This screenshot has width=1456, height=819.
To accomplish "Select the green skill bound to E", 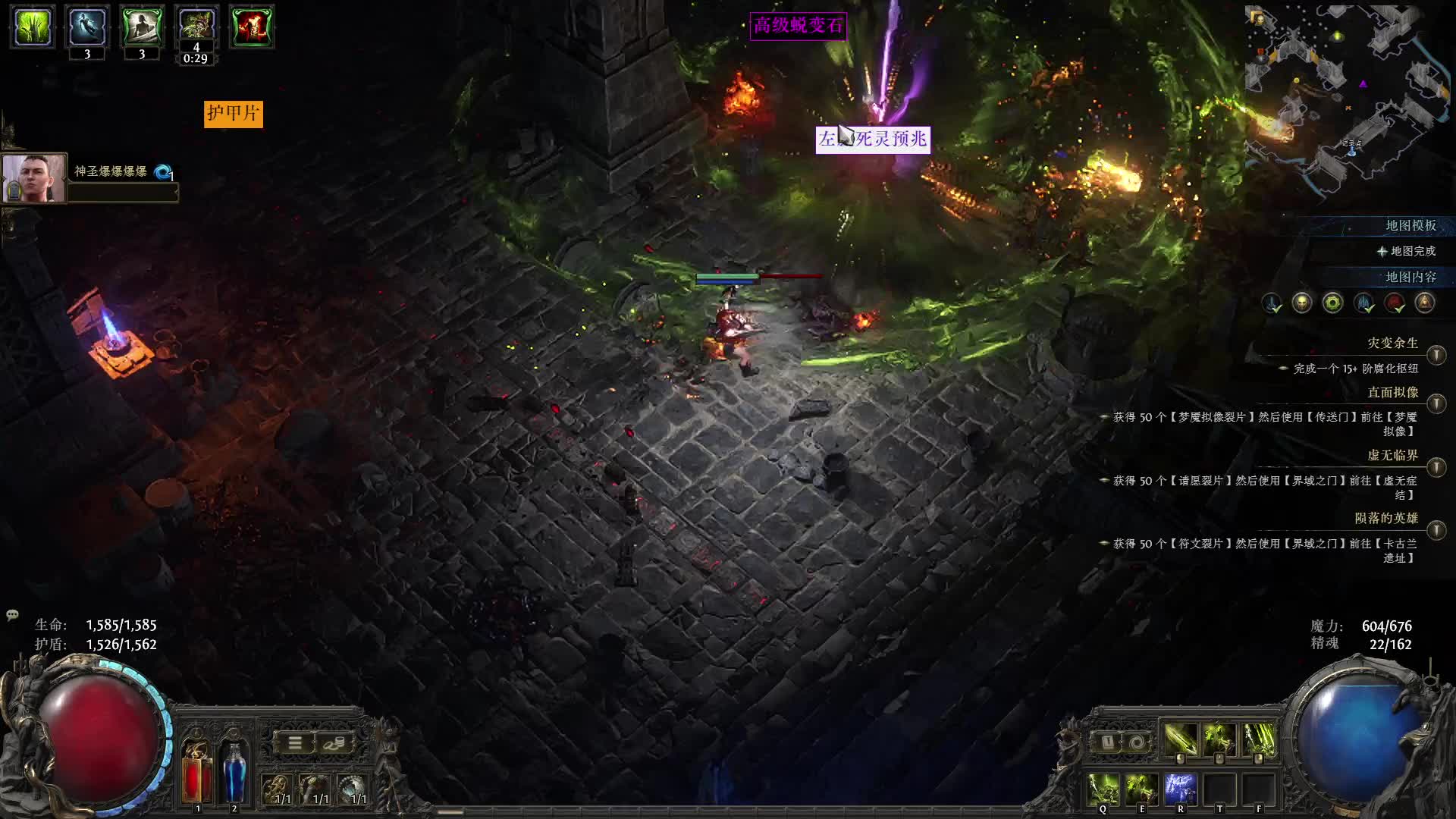I will pyautogui.click(x=1141, y=789).
